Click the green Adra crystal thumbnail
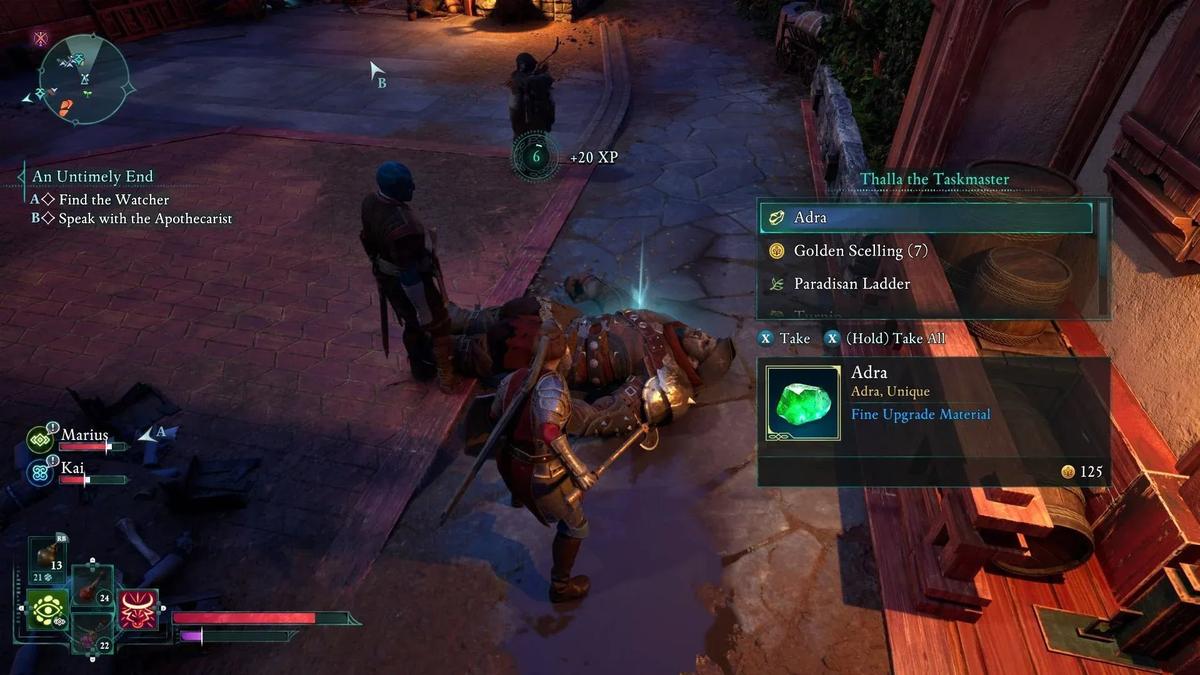 802,402
